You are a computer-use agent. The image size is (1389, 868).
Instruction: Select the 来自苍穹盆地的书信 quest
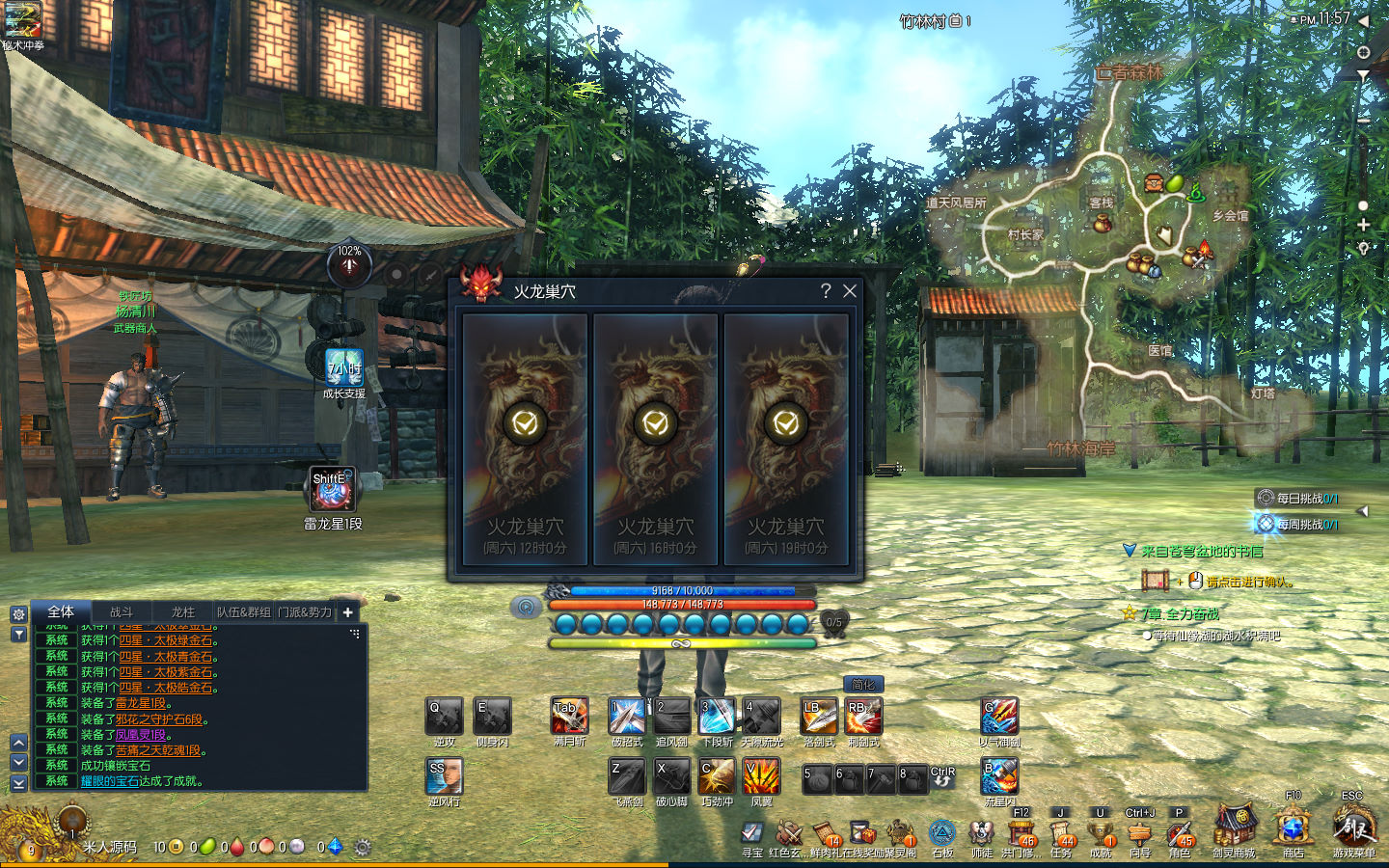pos(1202,551)
